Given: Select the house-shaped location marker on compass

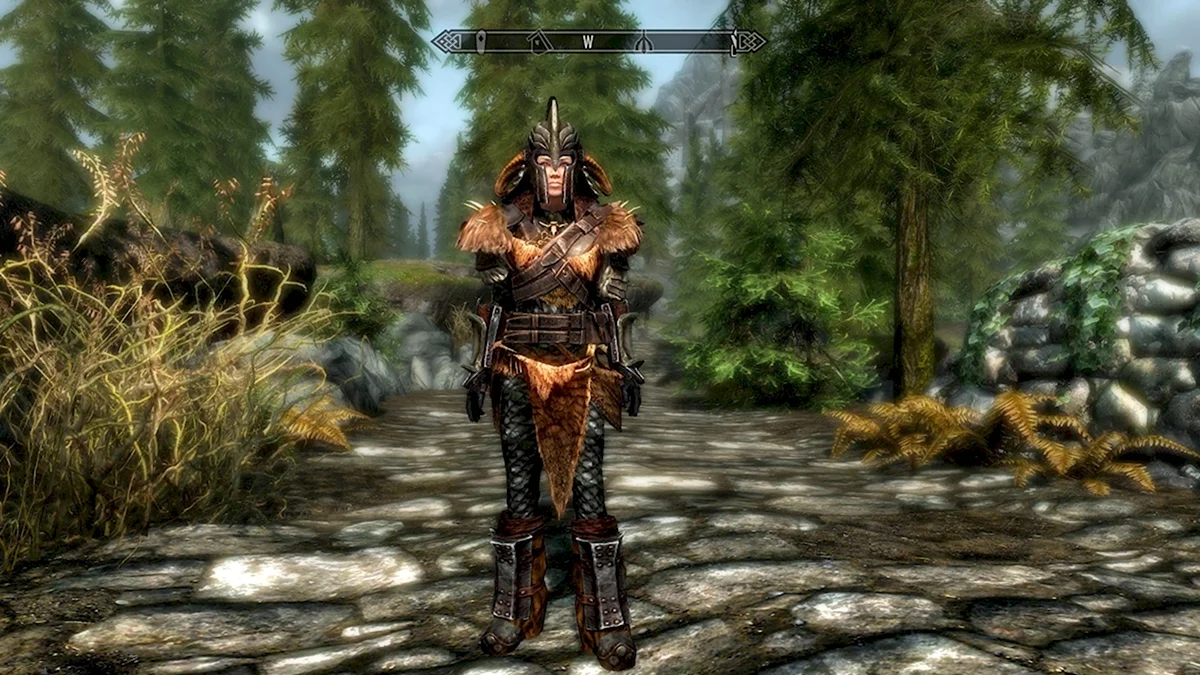Looking at the screenshot, I should 539,42.
